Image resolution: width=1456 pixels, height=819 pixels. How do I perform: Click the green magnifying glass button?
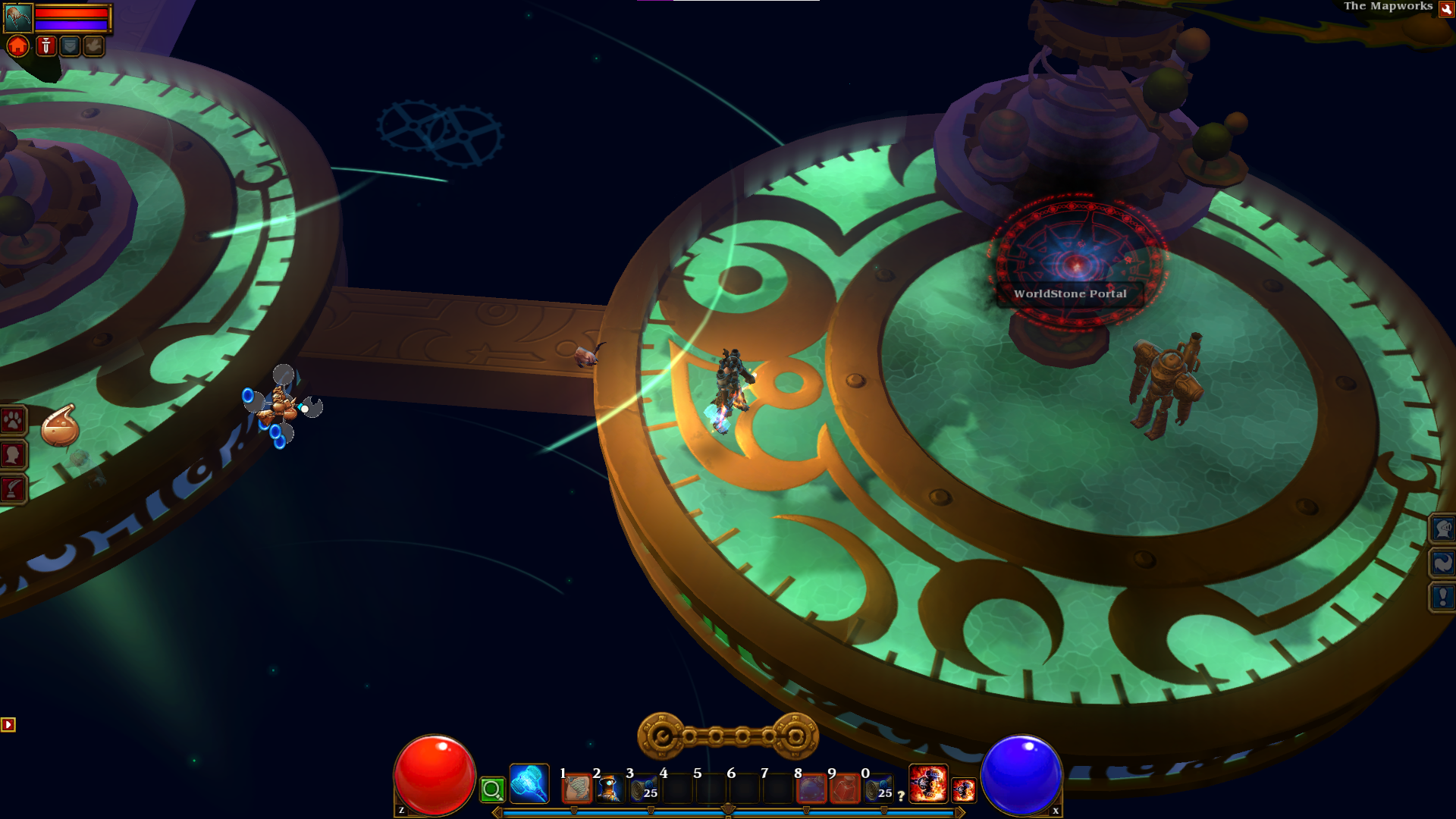[x=492, y=790]
